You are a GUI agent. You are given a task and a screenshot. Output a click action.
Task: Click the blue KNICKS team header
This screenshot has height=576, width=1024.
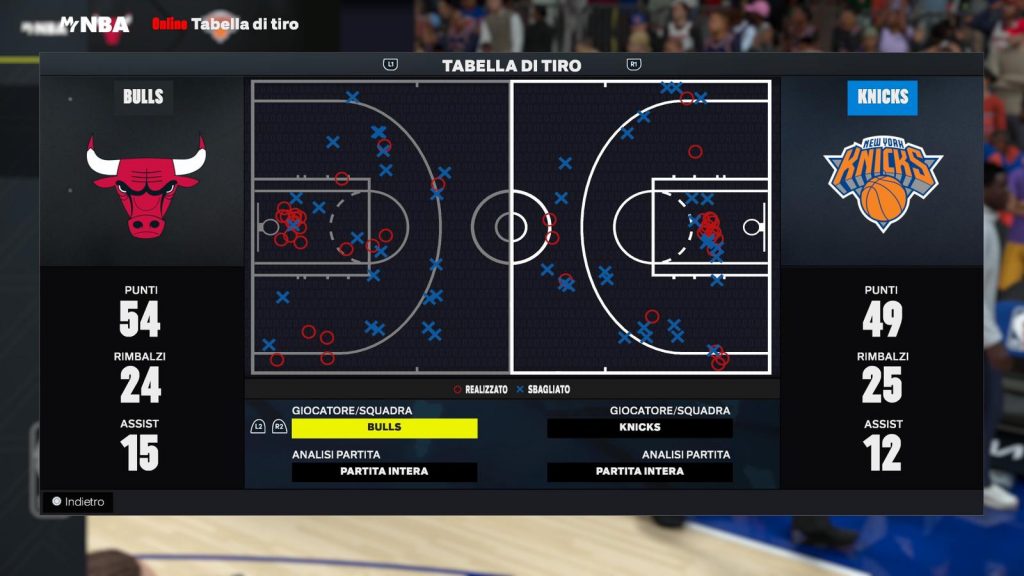click(882, 97)
